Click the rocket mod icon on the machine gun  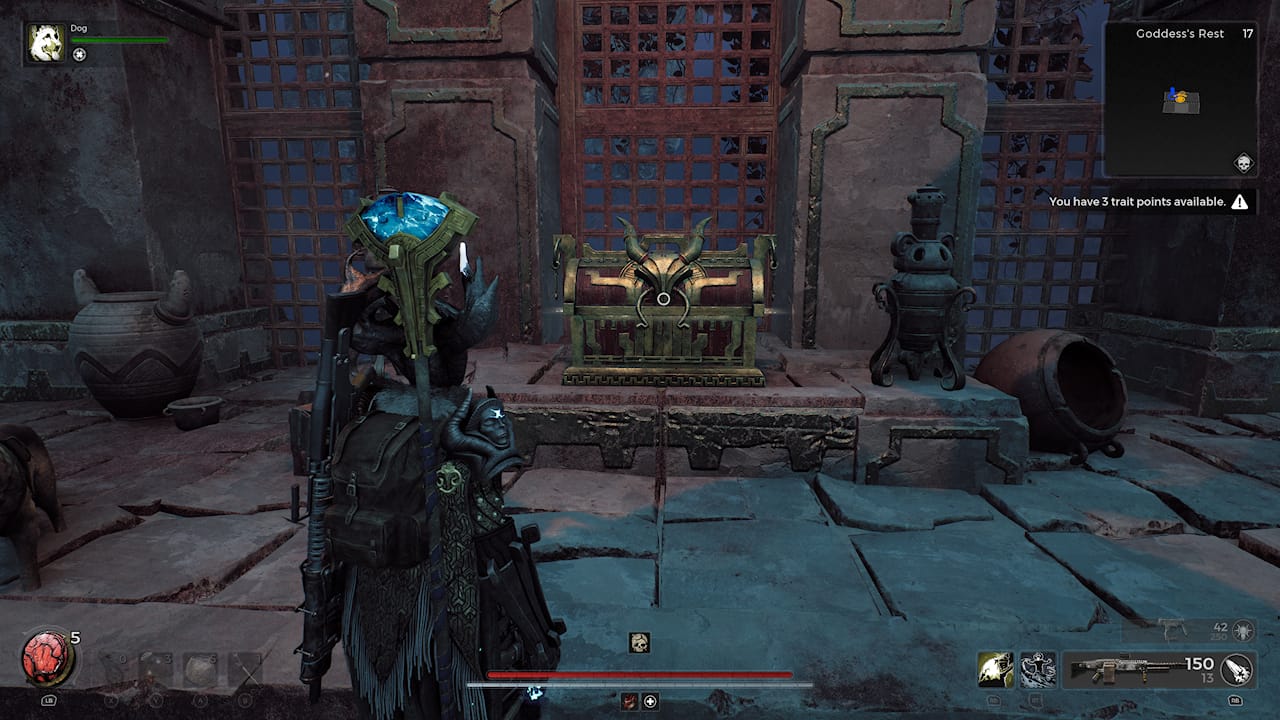coord(1235,670)
